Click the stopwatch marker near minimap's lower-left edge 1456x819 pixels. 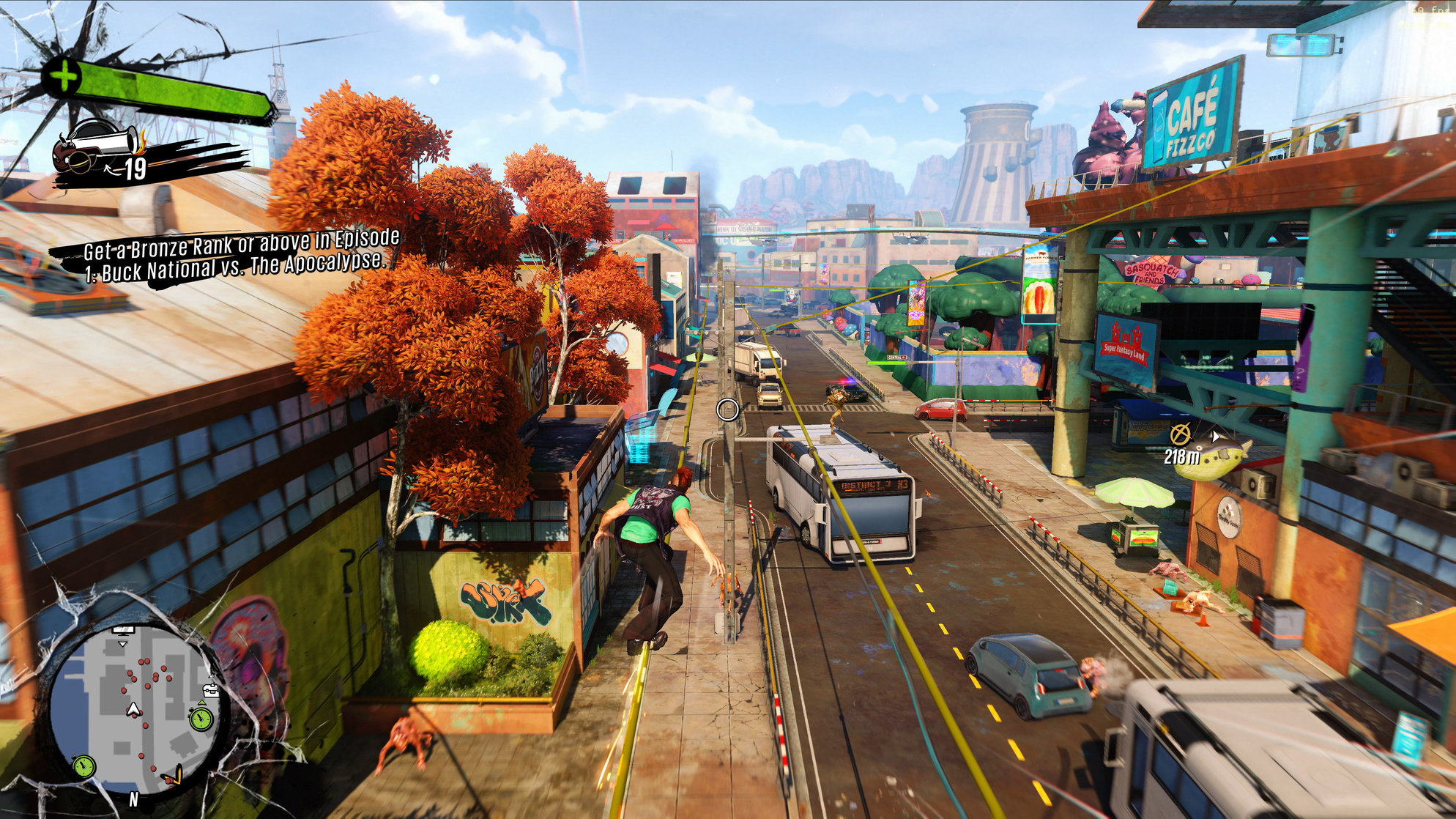click(83, 766)
